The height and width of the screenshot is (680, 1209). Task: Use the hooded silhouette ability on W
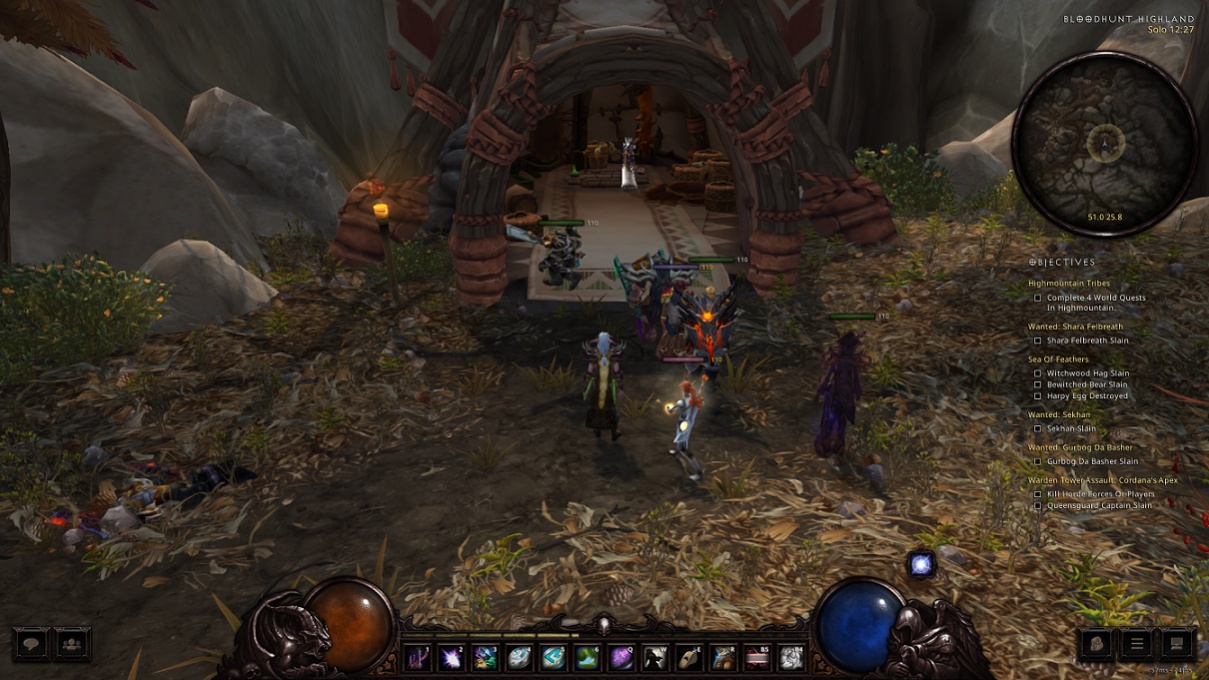click(655, 657)
